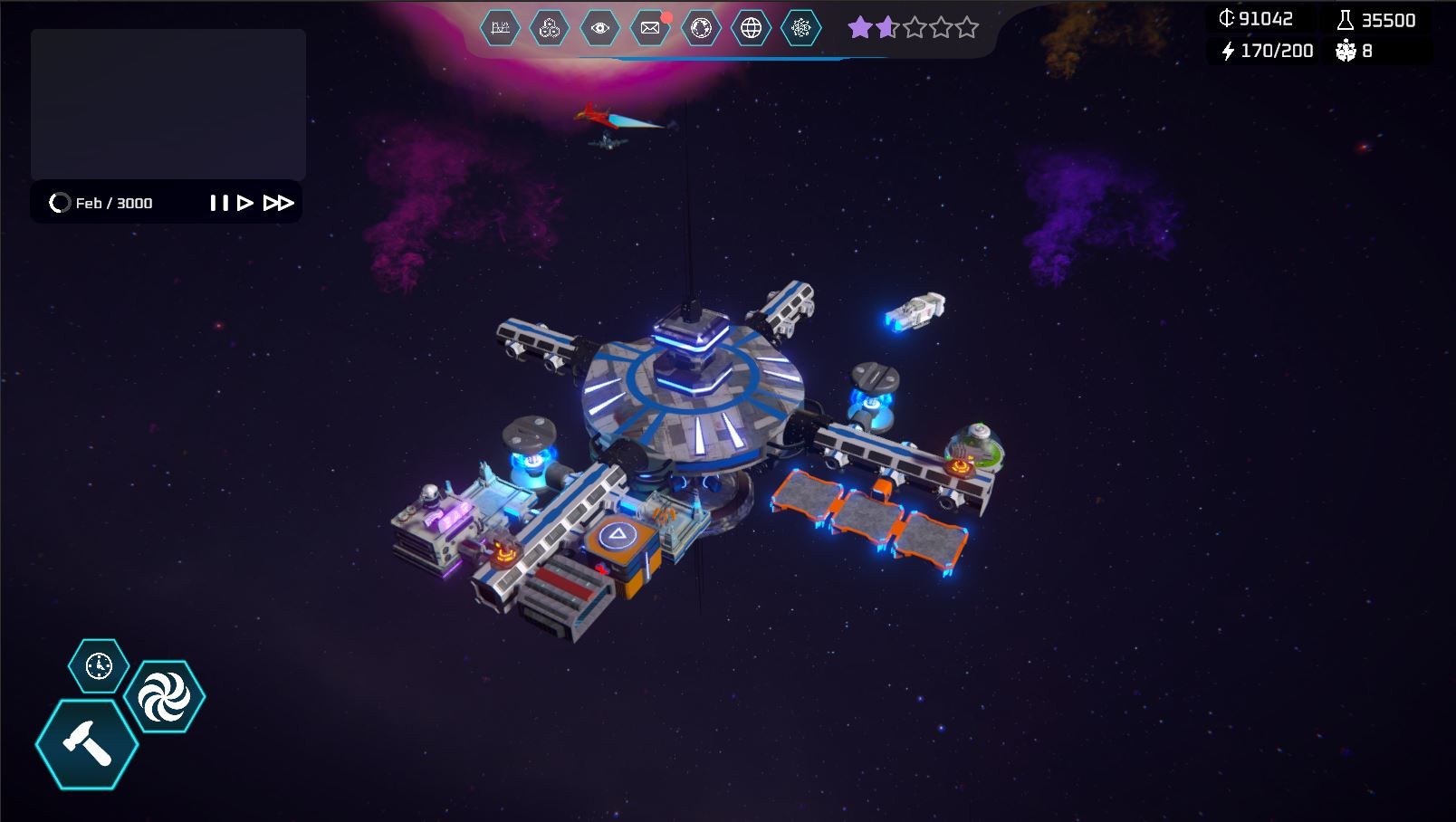Screen dimensions: 1456x822
Task: Open the hammer build menu
Action: point(87,744)
